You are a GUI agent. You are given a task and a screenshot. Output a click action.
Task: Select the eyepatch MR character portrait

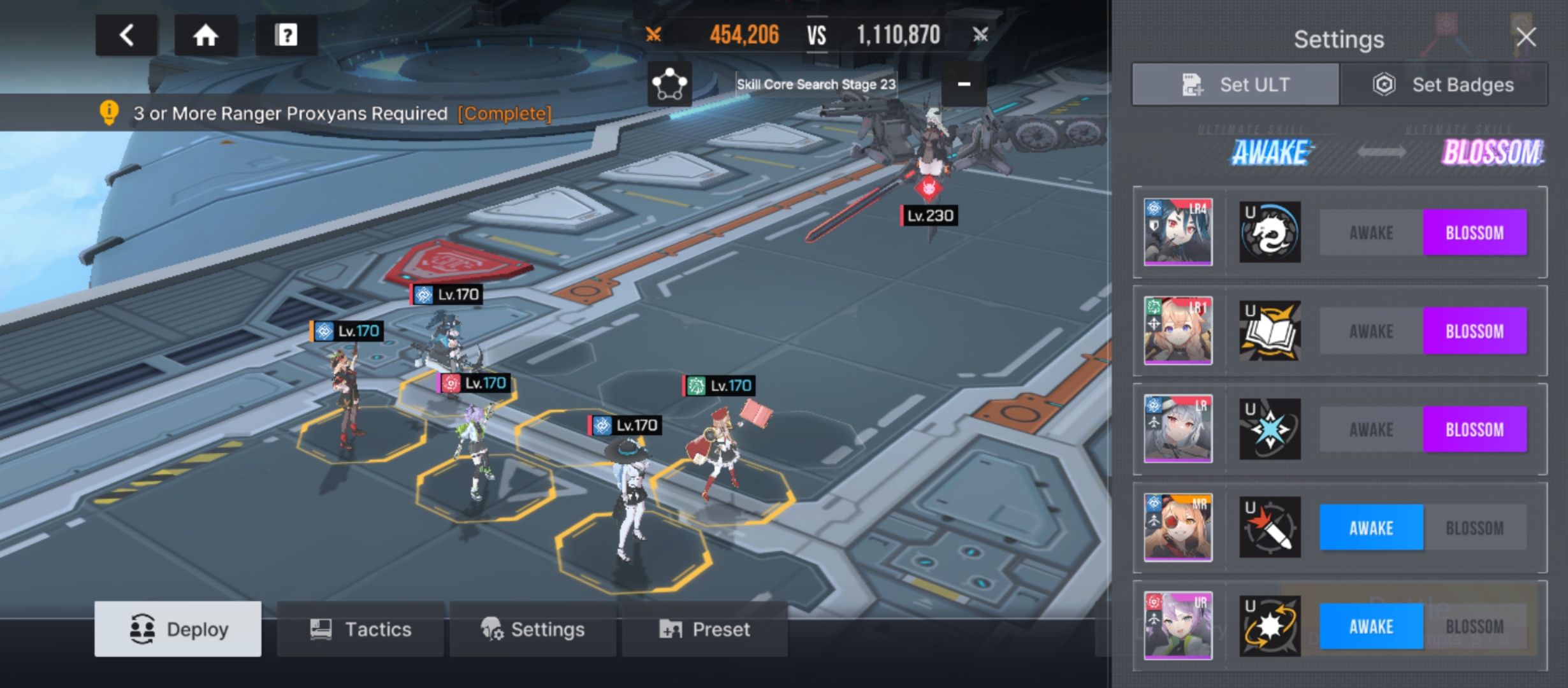[1178, 527]
